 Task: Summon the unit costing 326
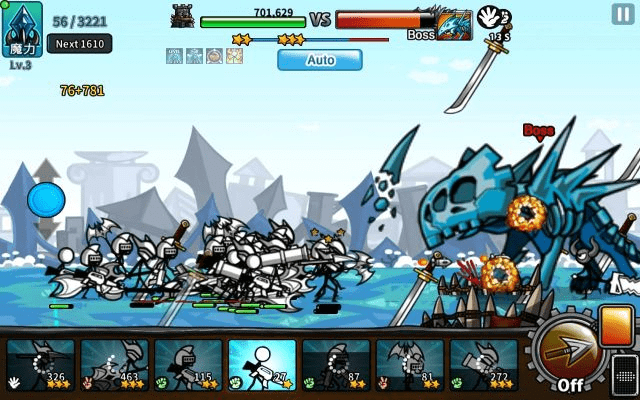click(41, 365)
